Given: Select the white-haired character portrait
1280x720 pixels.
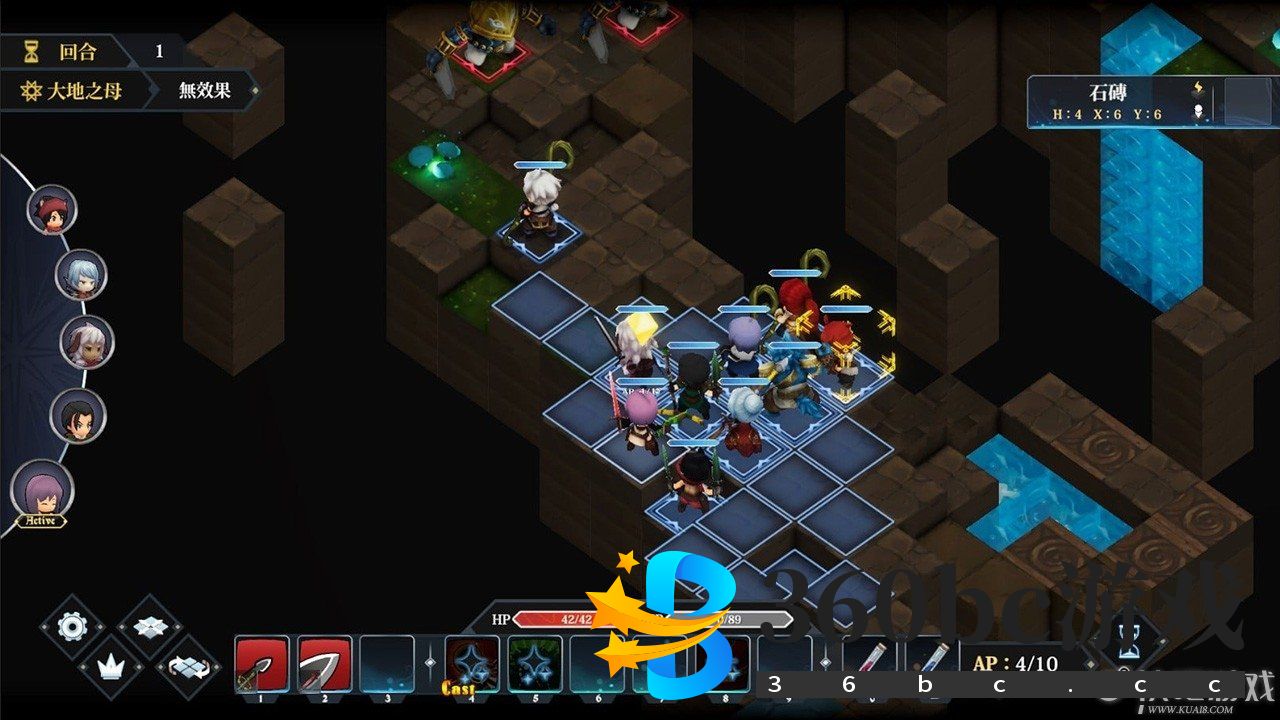Looking at the screenshot, I should [87, 342].
